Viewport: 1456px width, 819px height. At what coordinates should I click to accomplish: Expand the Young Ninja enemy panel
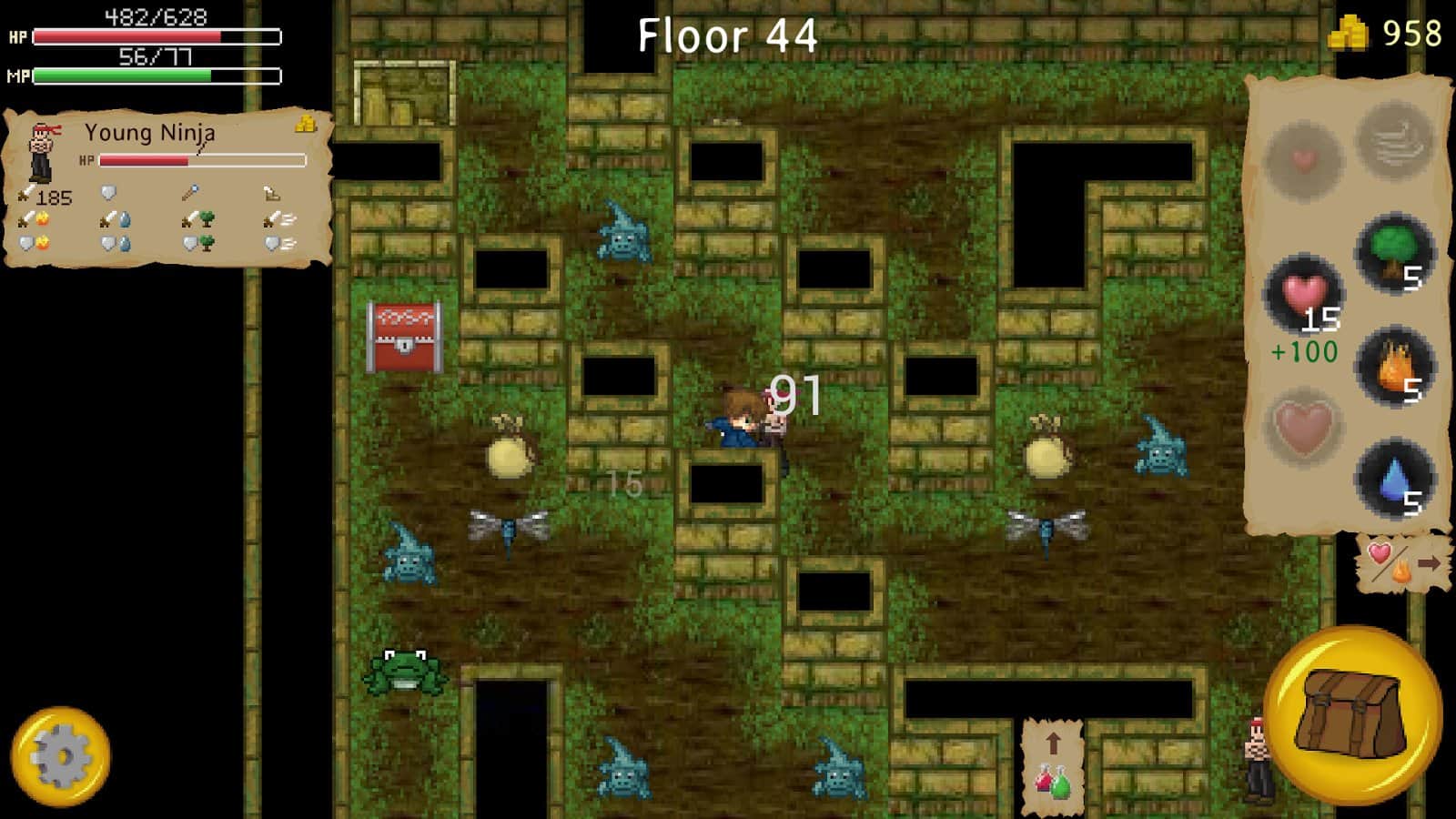click(x=148, y=134)
